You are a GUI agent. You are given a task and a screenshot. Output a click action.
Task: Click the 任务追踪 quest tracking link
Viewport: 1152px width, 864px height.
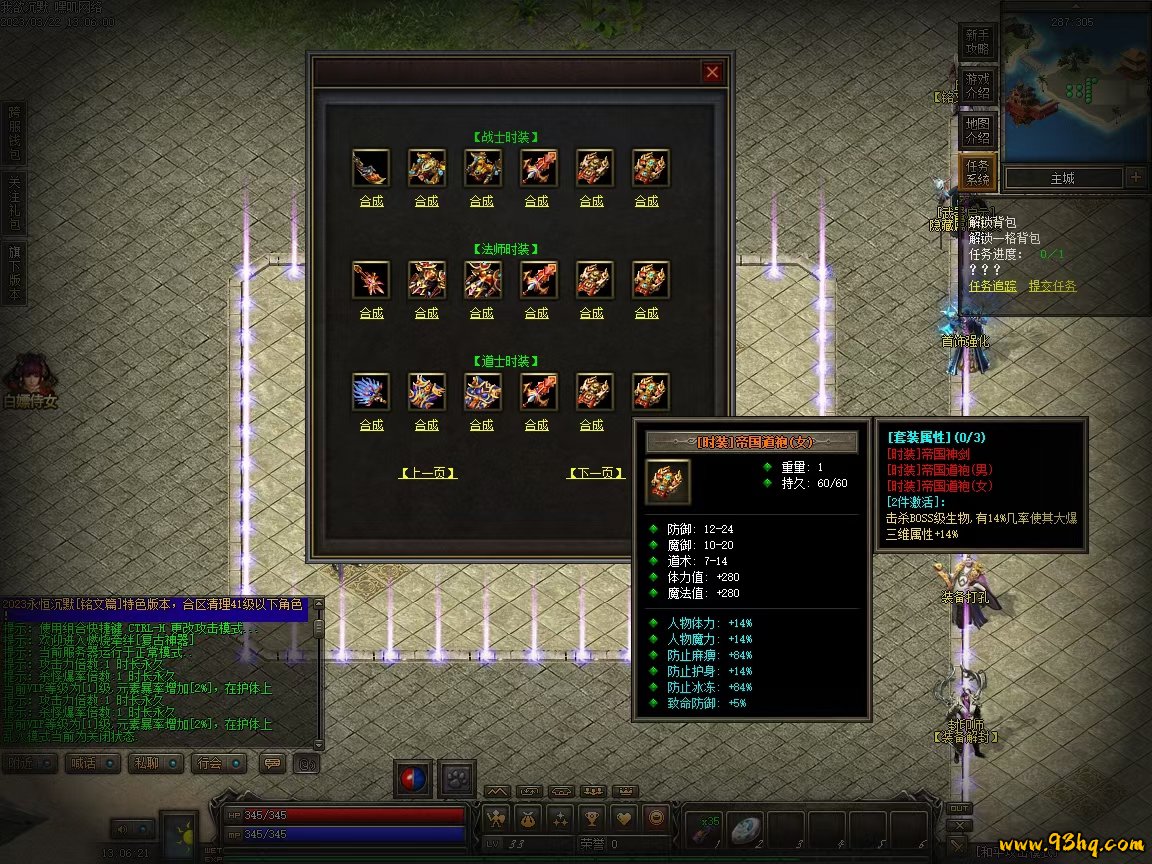pos(993,286)
